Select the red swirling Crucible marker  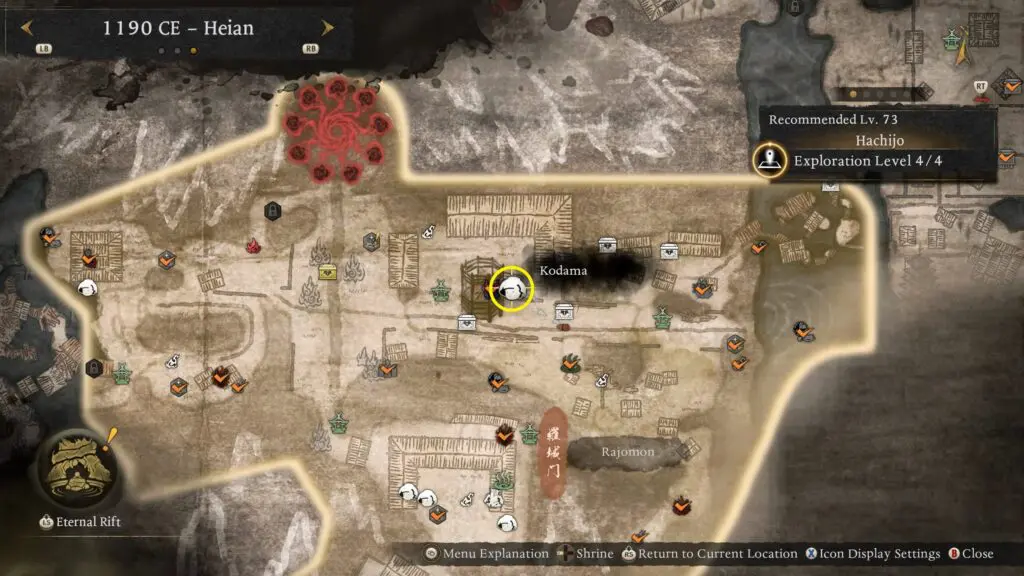tap(335, 133)
